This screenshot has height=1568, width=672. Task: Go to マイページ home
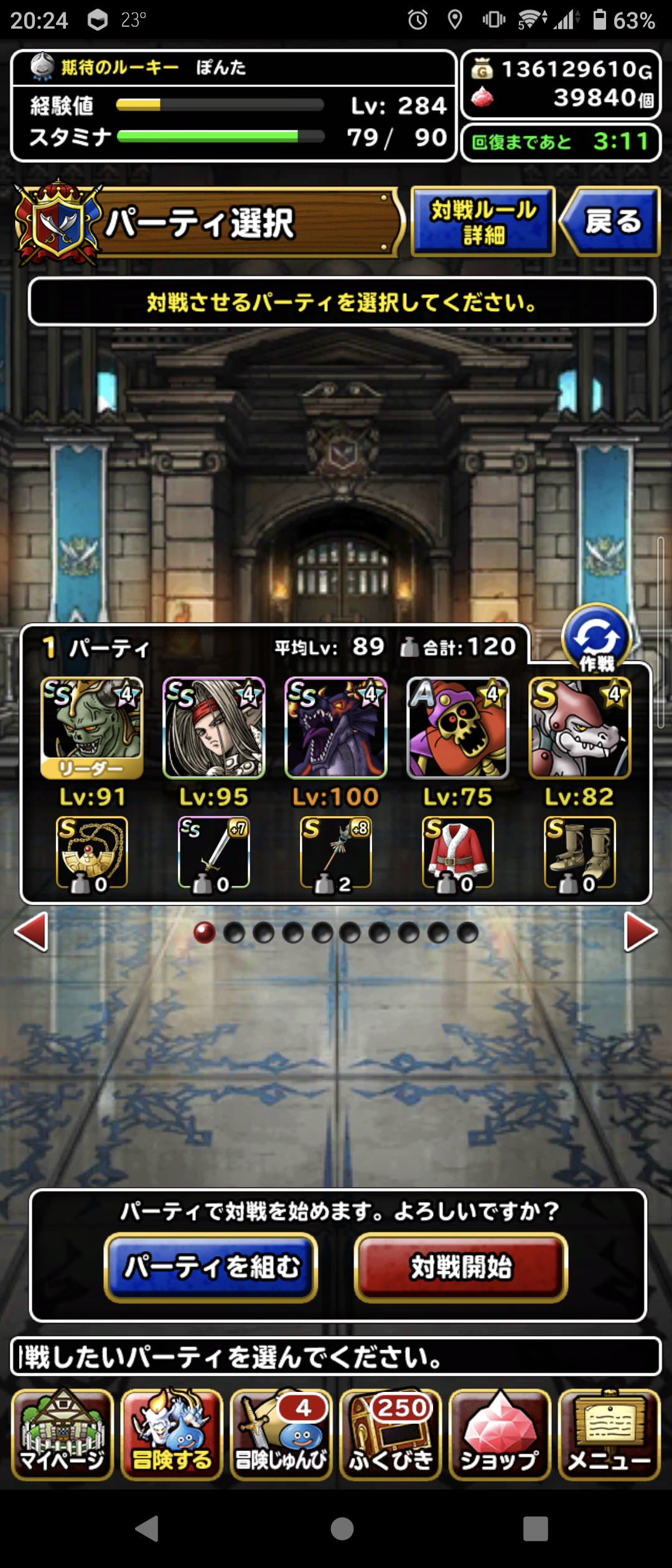pos(62,1434)
